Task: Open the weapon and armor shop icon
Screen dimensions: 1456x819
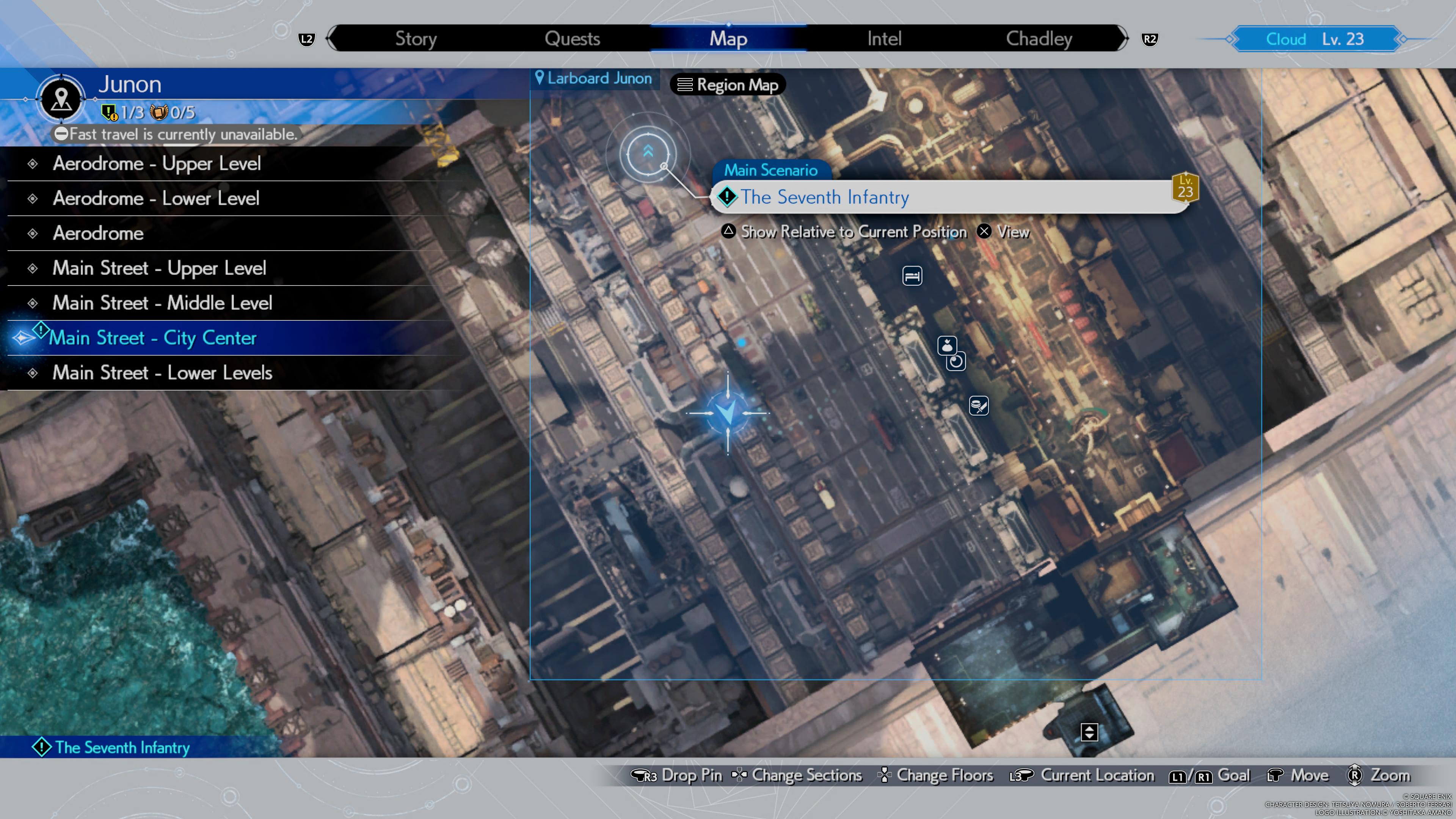Action: [978, 406]
